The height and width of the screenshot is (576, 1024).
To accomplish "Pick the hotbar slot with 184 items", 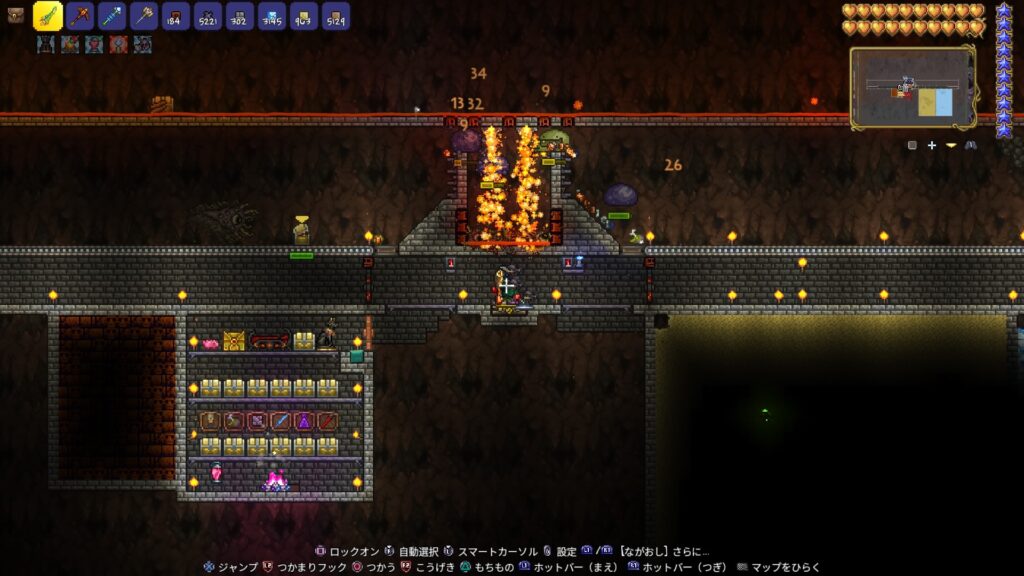I will pos(176,16).
